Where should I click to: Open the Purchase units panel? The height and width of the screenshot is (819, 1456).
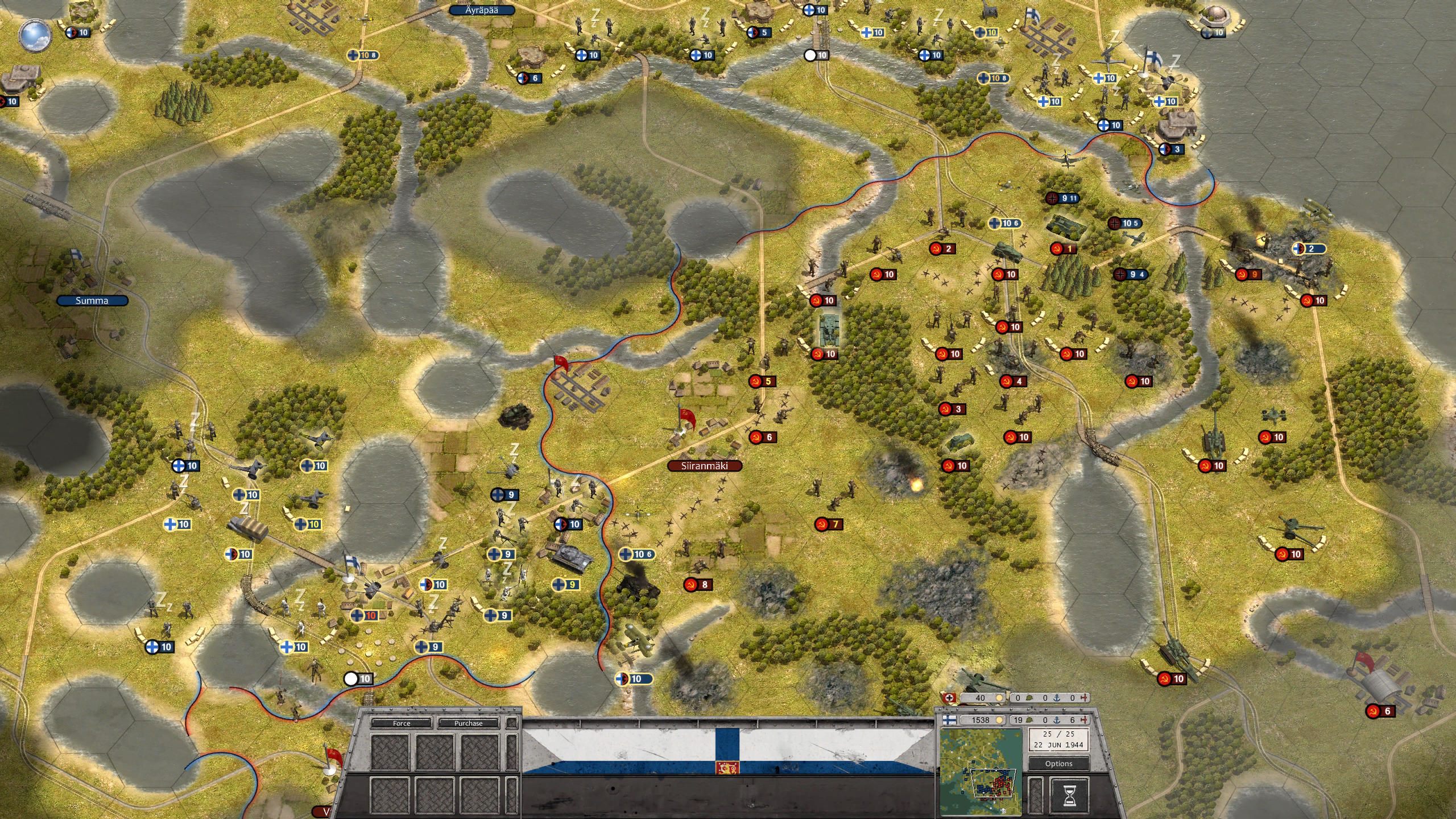coord(468,723)
